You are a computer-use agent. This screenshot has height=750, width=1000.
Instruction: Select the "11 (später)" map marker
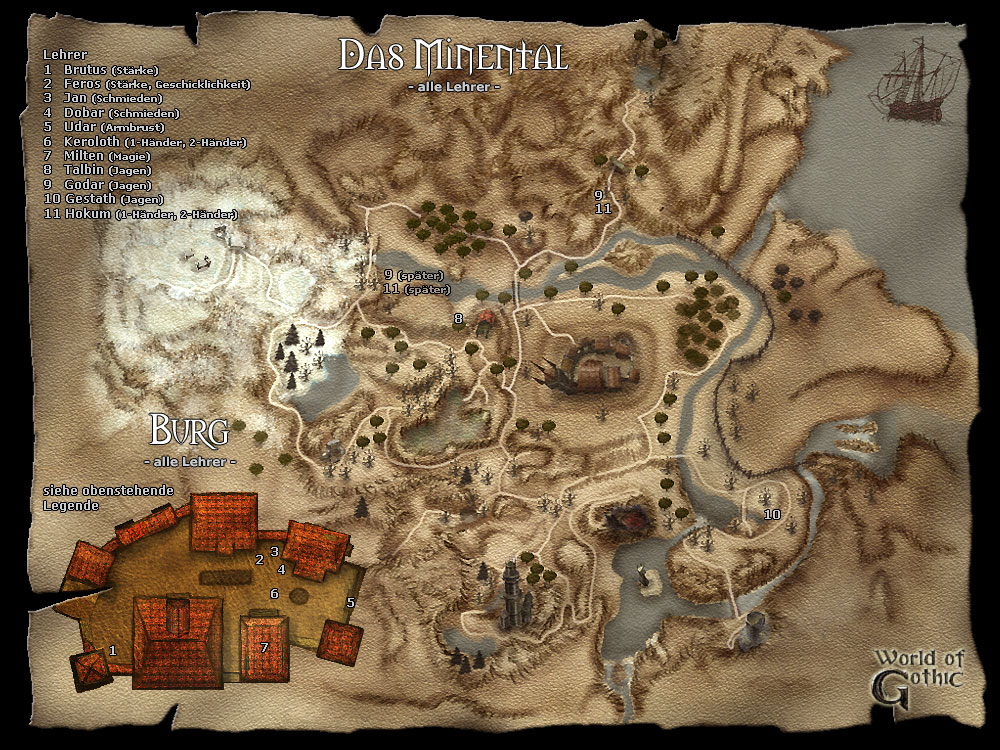[416, 289]
